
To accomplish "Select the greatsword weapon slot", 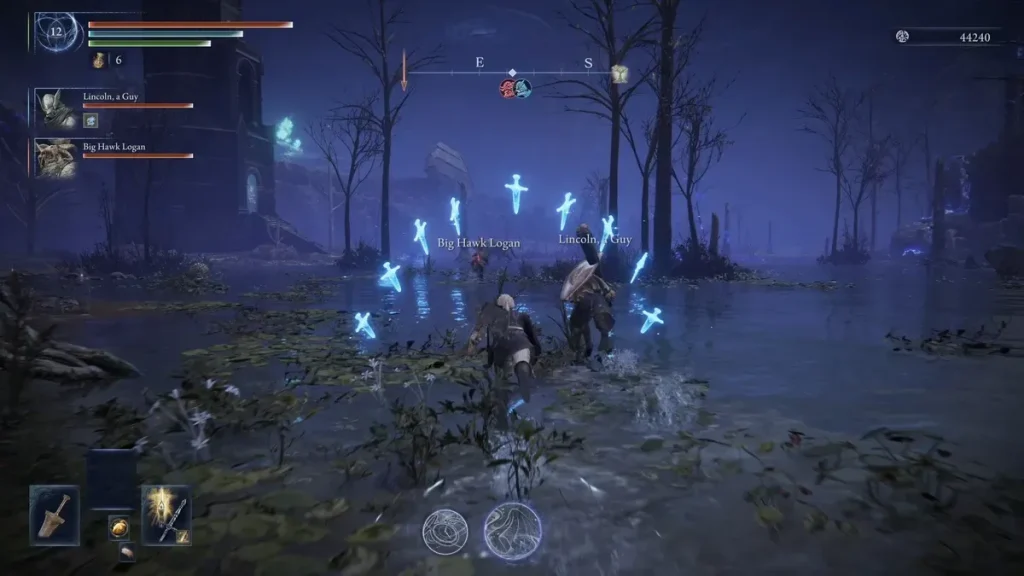I will pyautogui.click(x=54, y=514).
